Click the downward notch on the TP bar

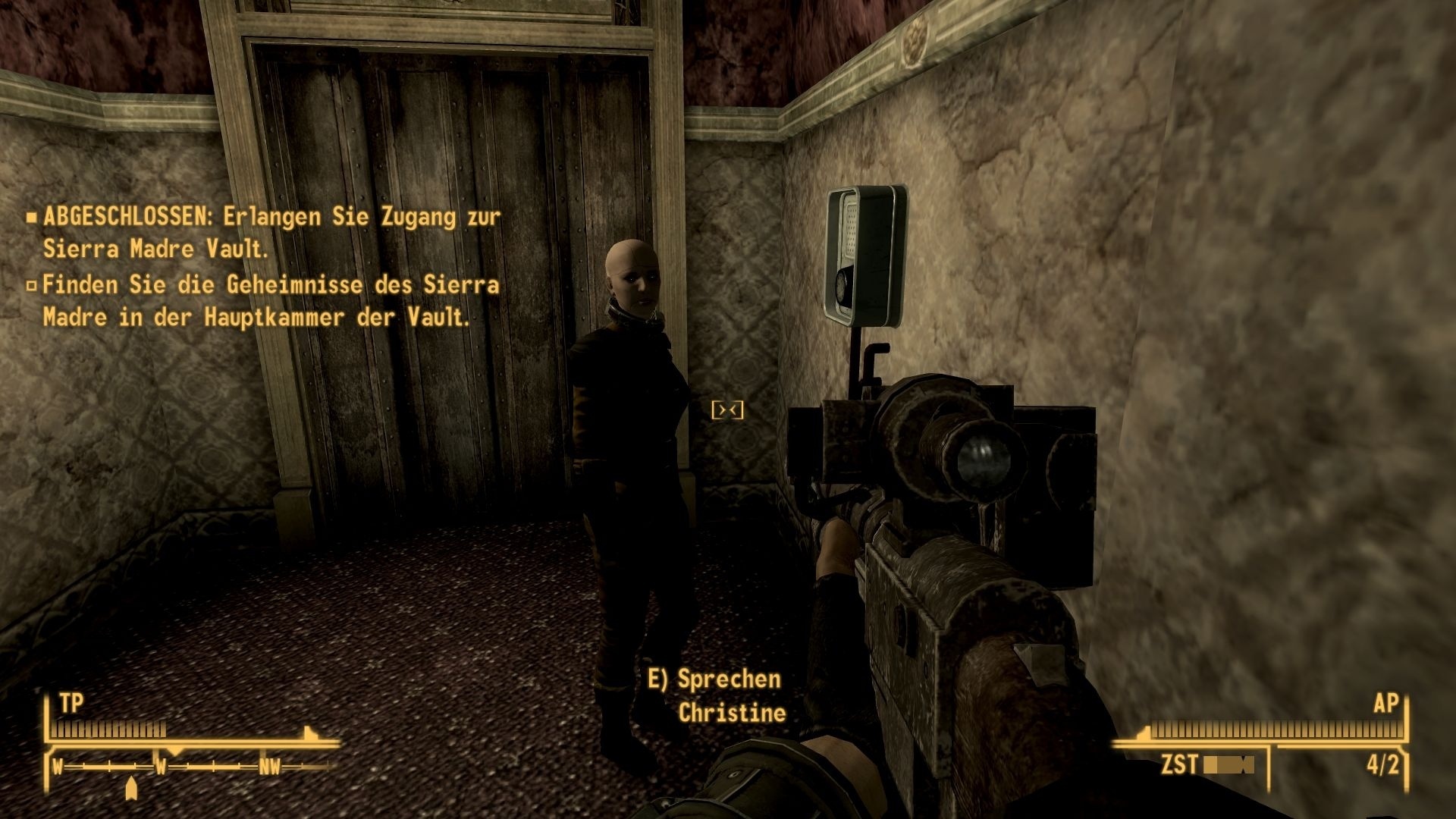coord(307,733)
